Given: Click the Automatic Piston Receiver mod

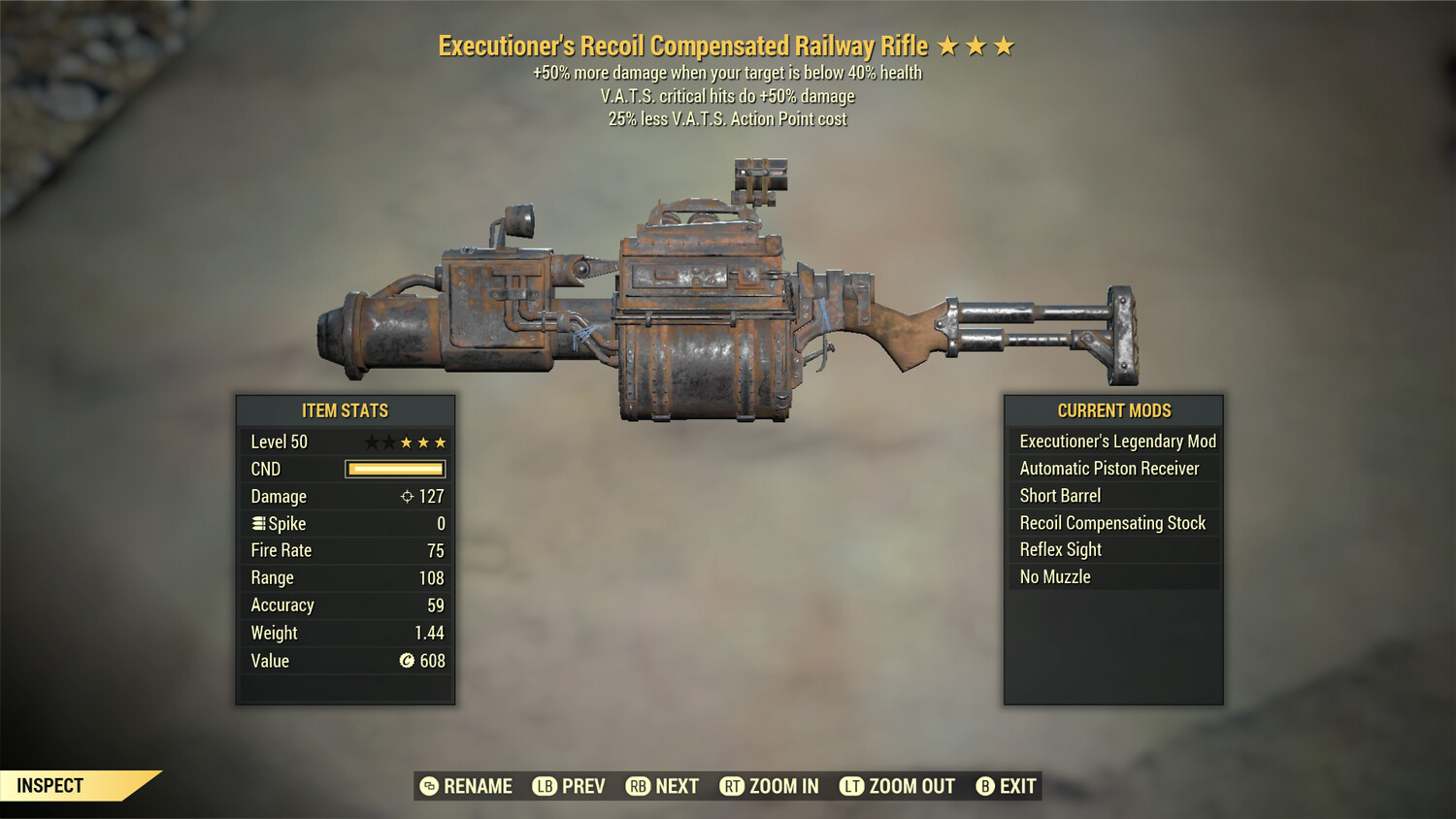Looking at the screenshot, I should click(x=1113, y=468).
